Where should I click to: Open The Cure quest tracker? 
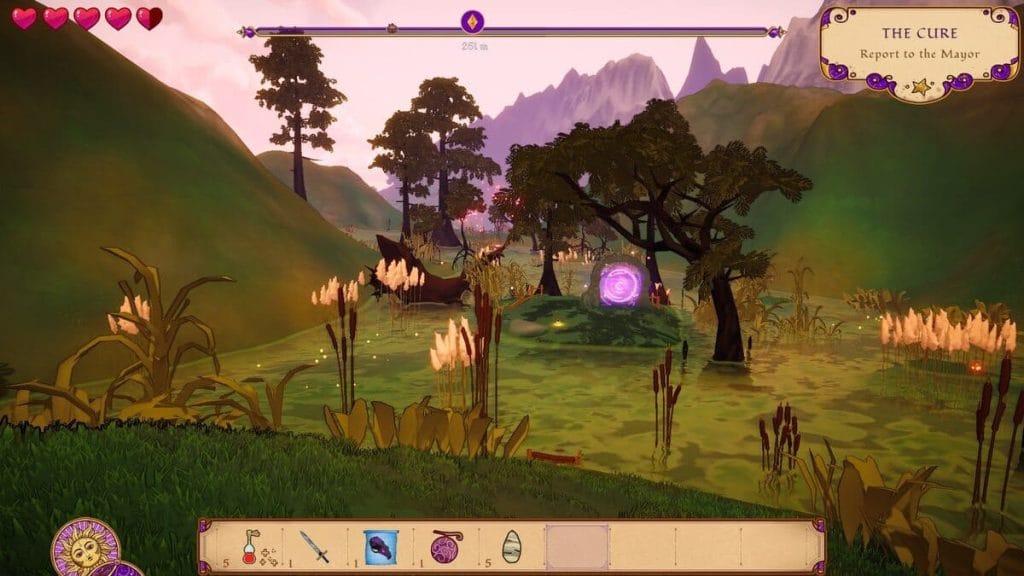coord(917,43)
